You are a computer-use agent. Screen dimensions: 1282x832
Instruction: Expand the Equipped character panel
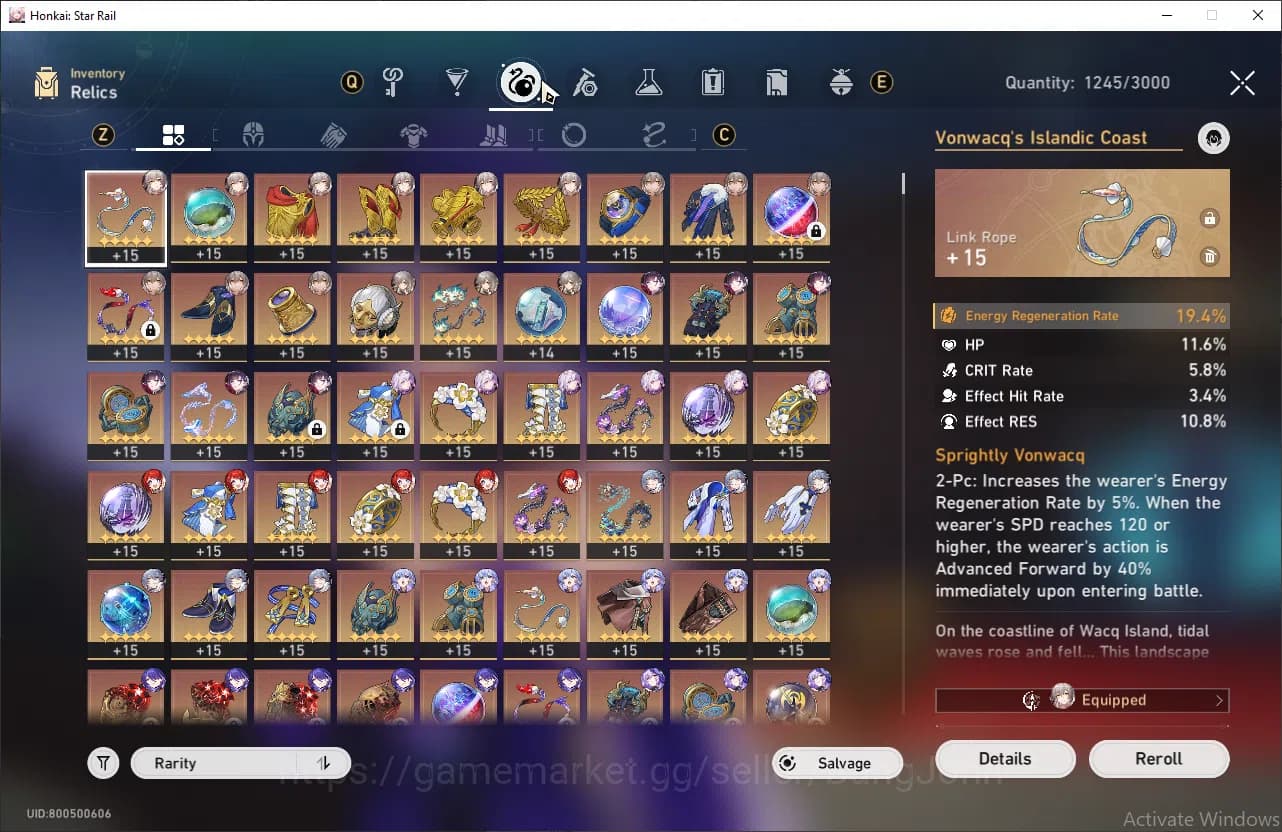pyautogui.click(x=1081, y=699)
